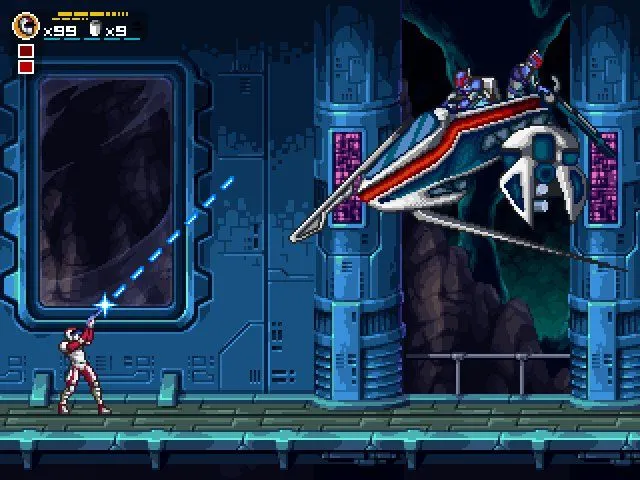Screen dimensions: 640x480
Task: Select the gray canister item icon
Action: (x=96, y=30)
